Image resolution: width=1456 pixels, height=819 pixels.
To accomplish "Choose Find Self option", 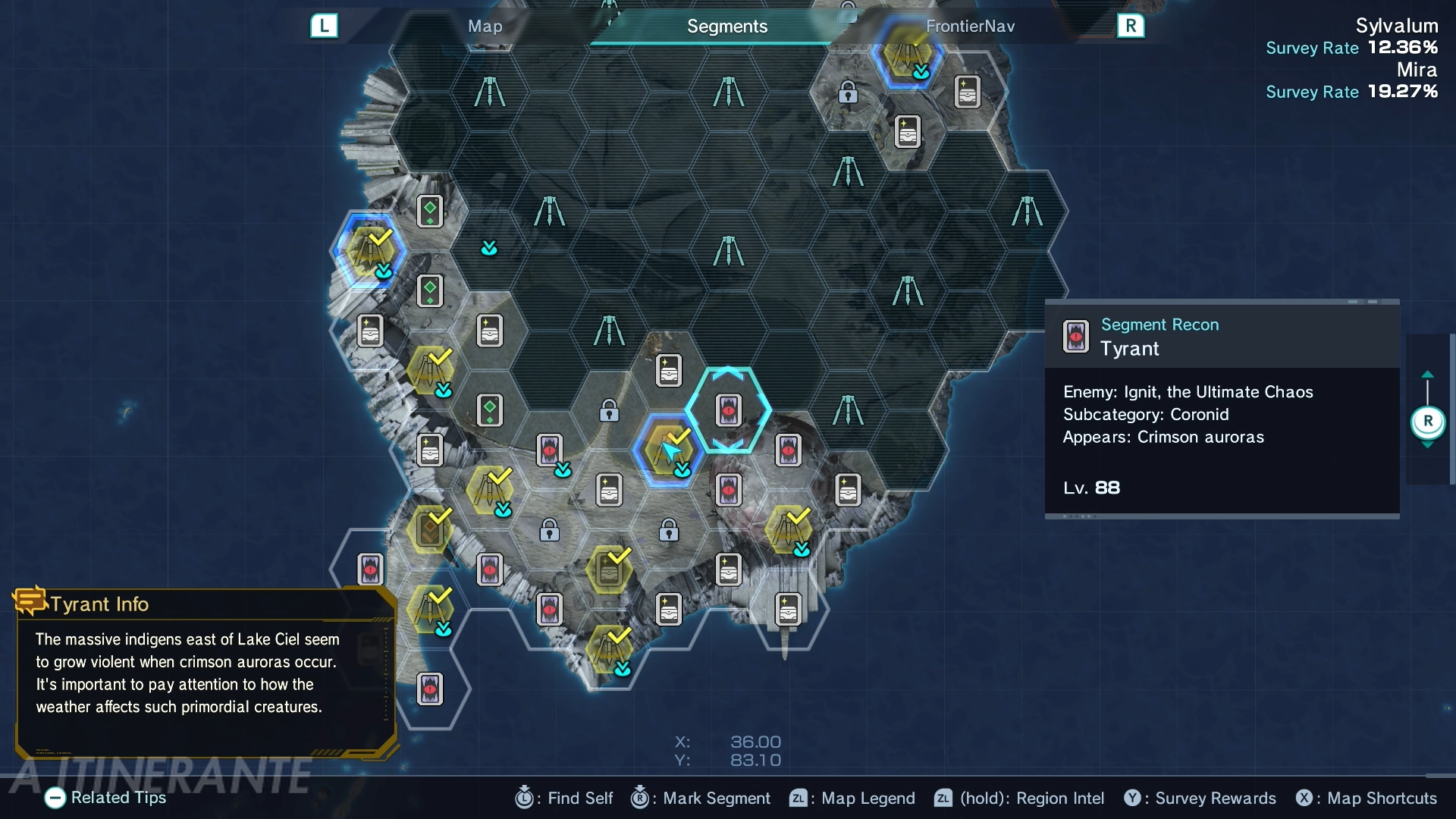I will [564, 798].
